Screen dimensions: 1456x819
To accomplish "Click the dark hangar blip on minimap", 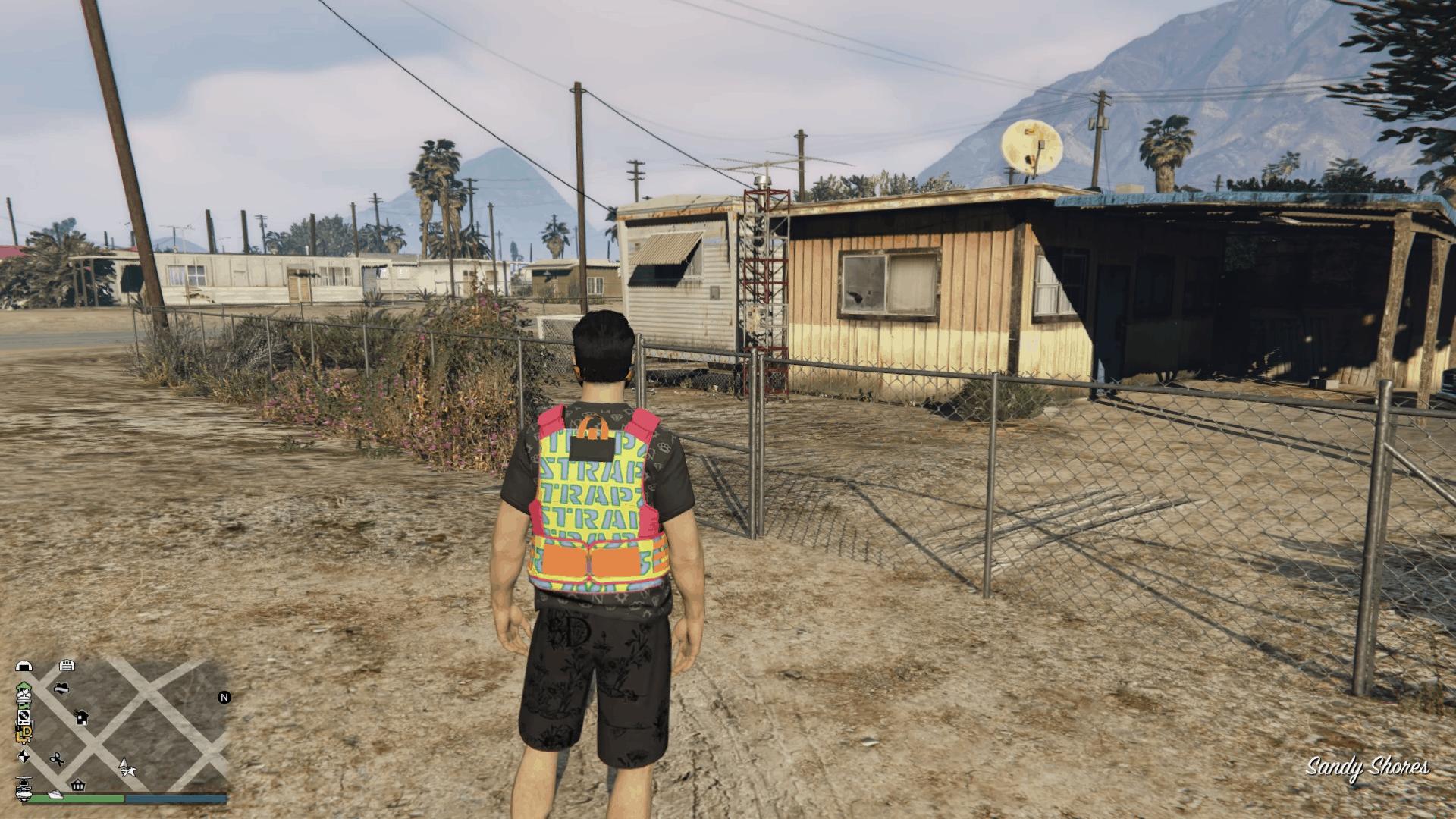I will (24, 667).
